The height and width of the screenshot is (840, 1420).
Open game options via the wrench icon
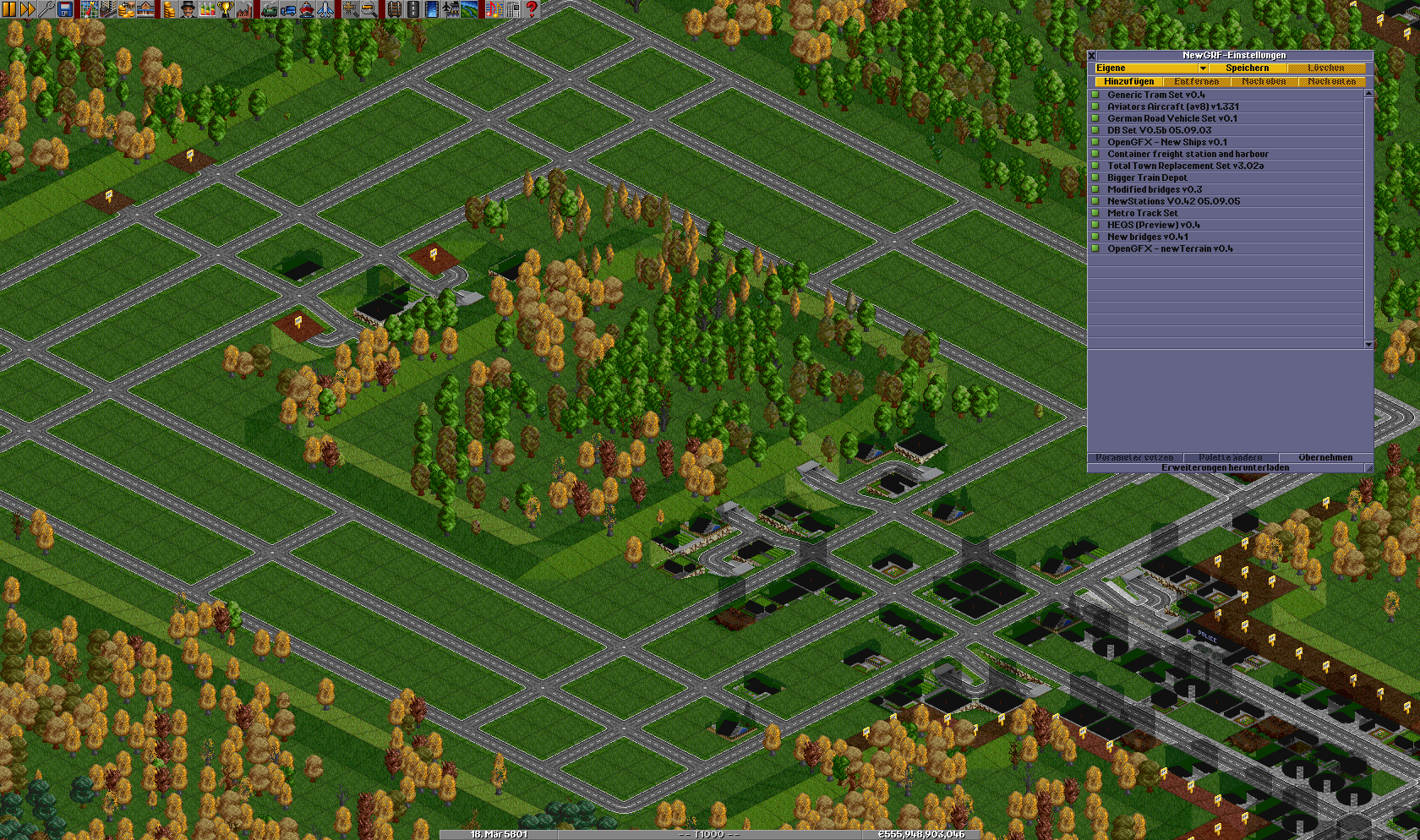[x=46, y=9]
